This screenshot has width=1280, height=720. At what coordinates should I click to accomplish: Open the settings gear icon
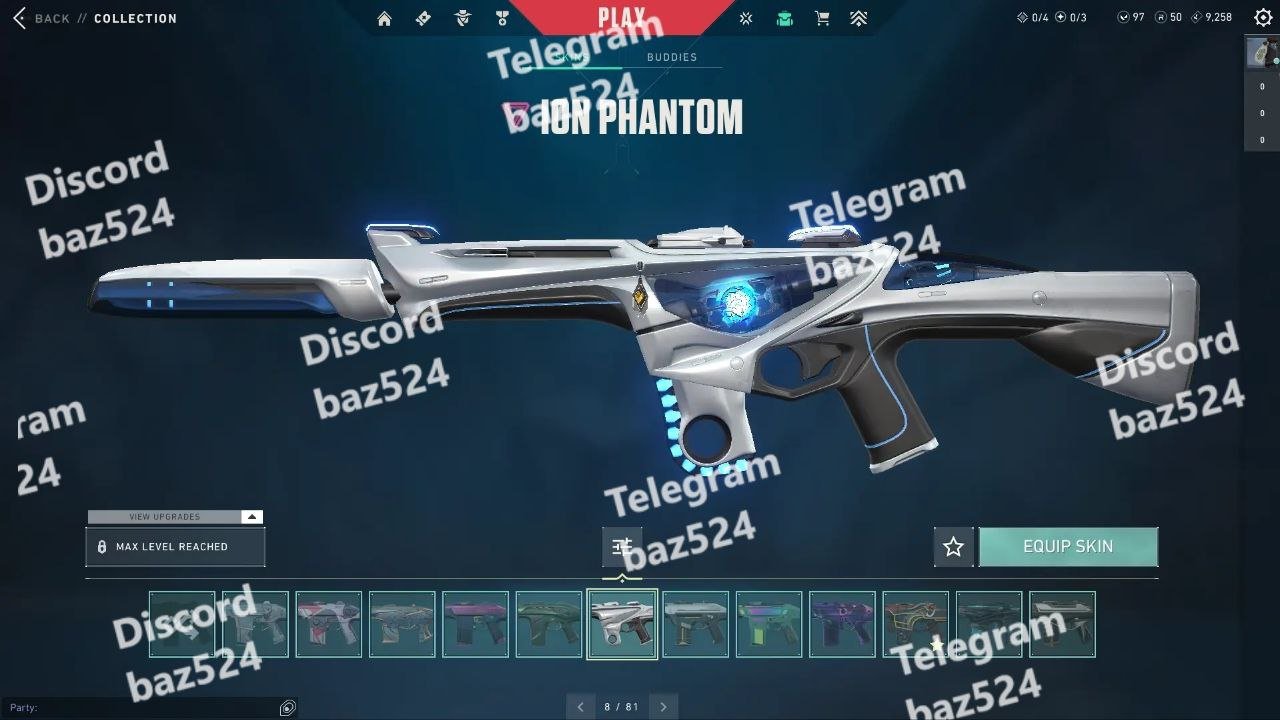point(1262,17)
